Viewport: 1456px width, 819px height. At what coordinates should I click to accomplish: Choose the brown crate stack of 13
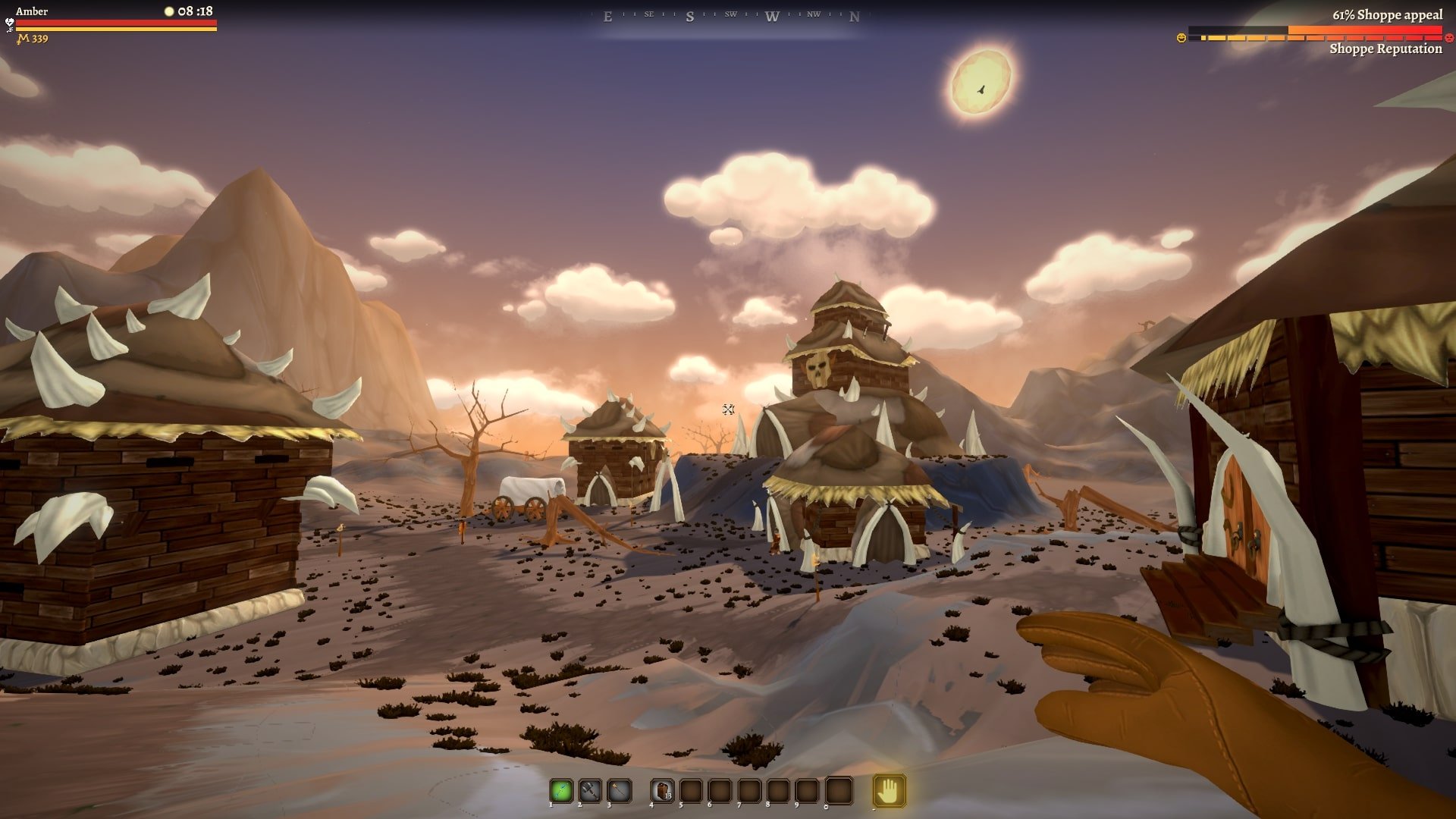click(662, 791)
